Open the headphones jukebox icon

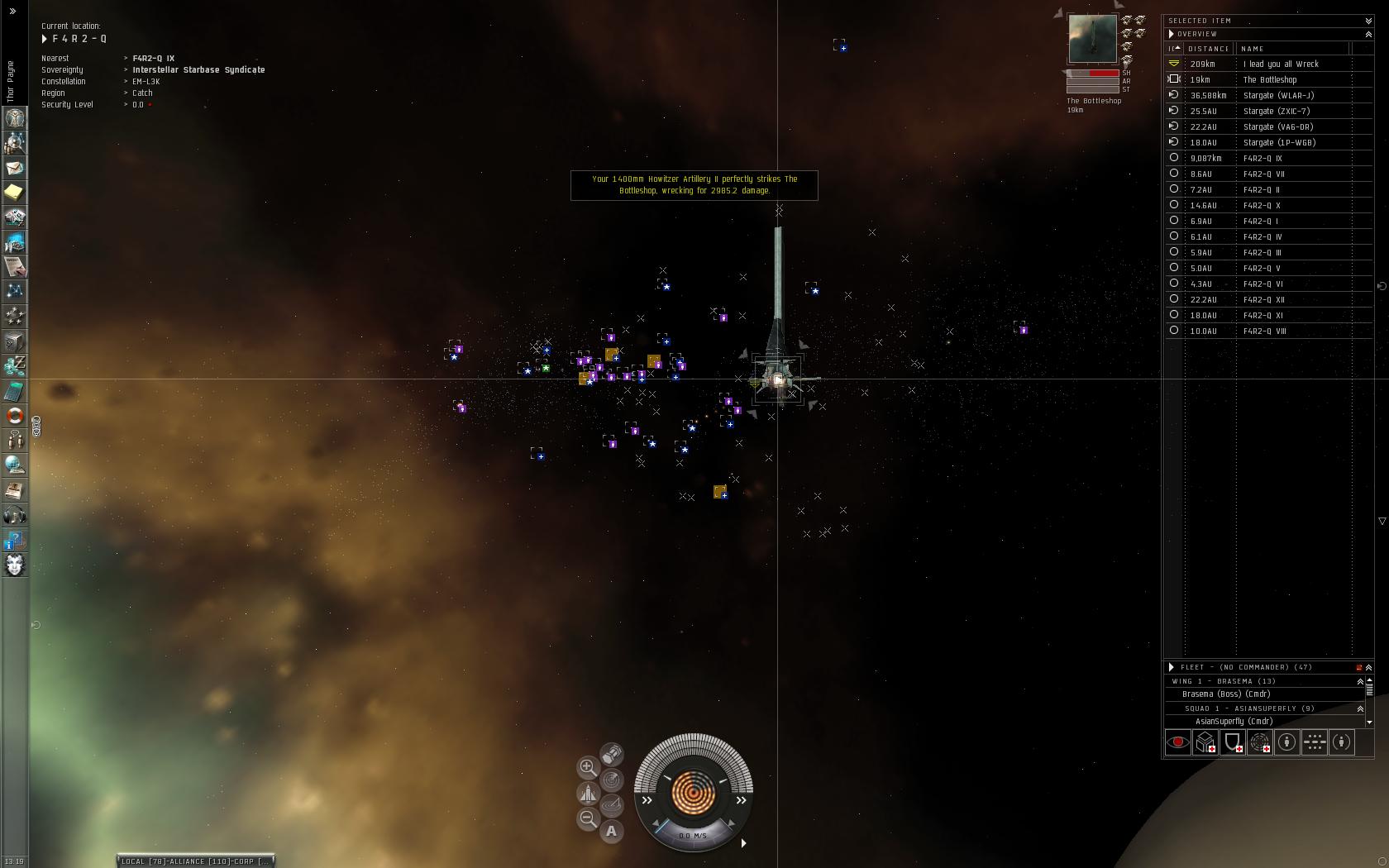click(15, 516)
